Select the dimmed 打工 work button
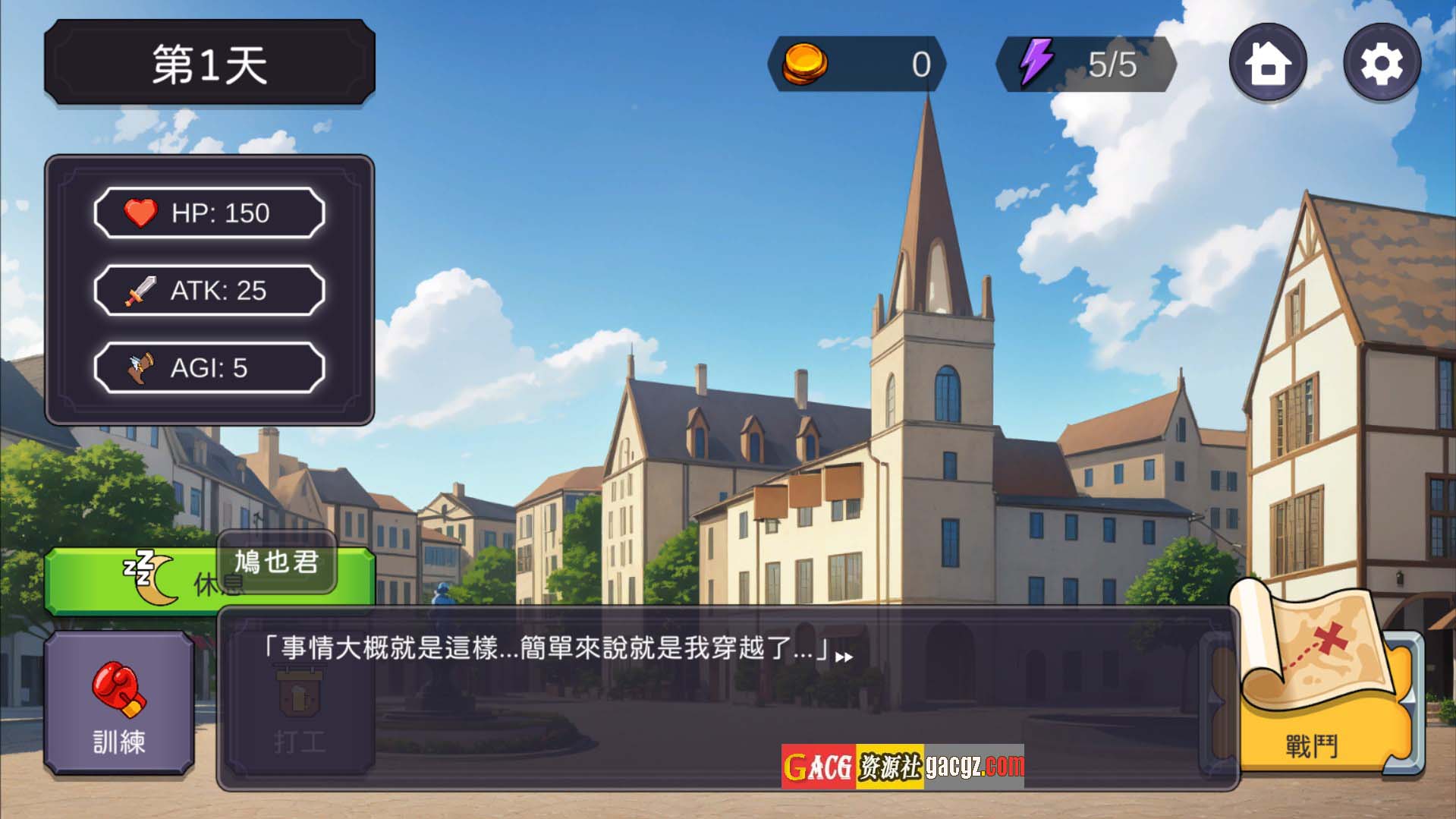 [x=299, y=713]
